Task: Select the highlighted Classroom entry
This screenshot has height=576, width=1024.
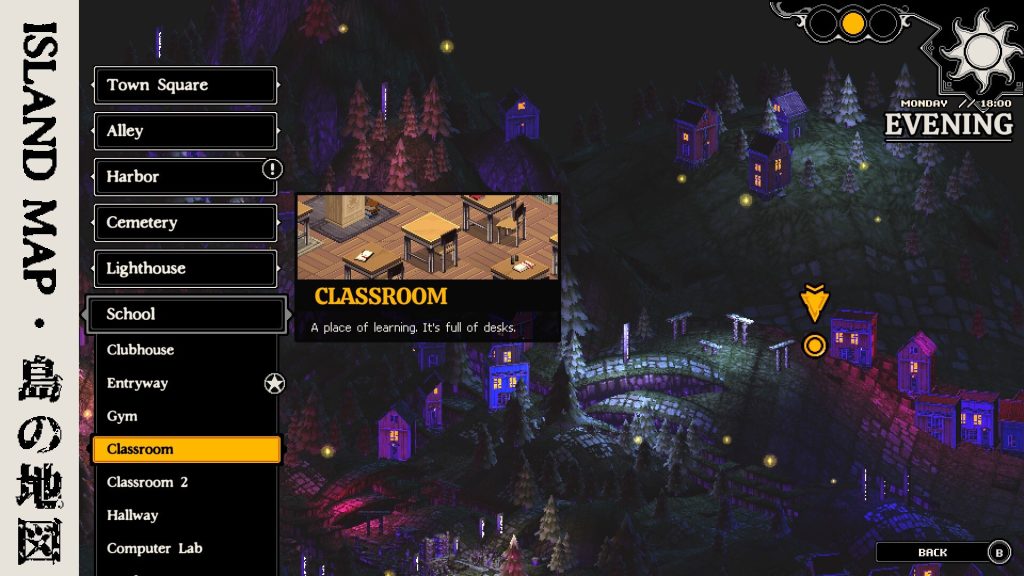Action: click(x=185, y=449)
